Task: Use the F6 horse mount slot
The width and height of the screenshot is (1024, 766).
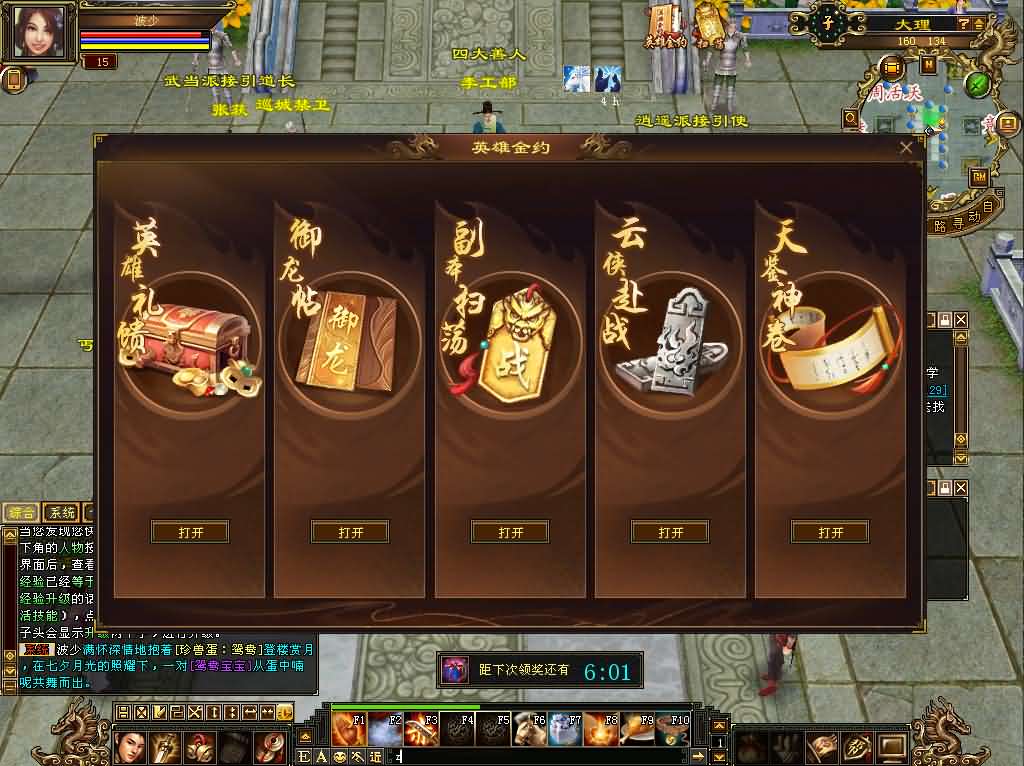Action: click(530, 729)
